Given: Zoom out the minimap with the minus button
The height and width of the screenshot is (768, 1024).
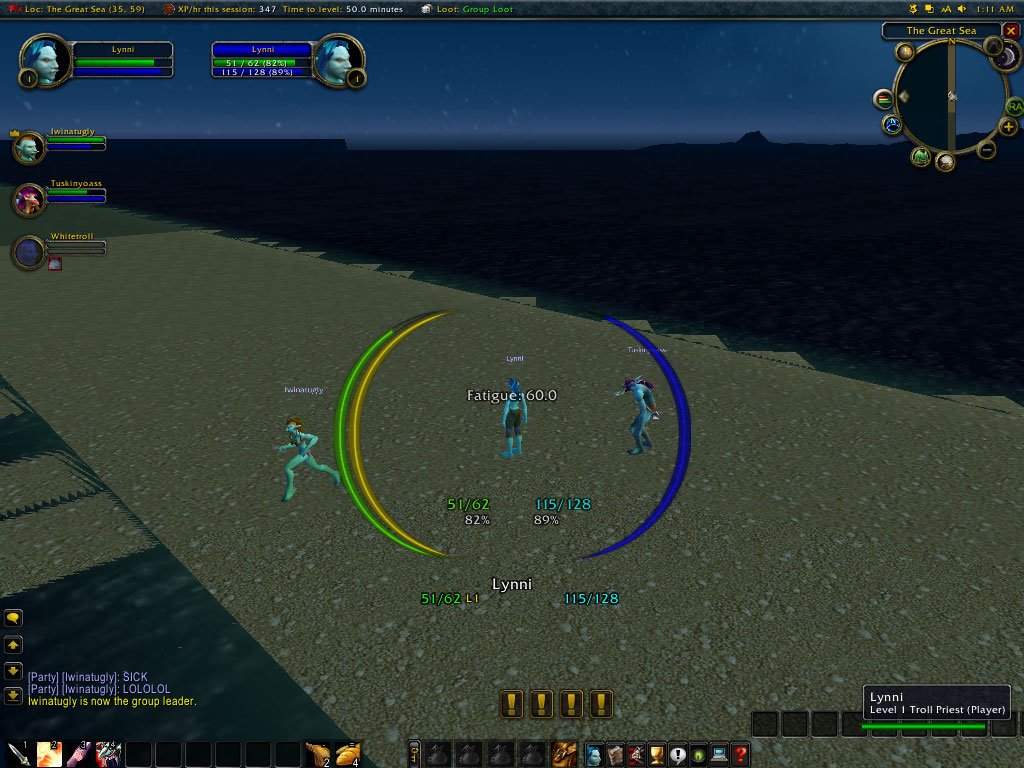Looking at the screenshot, I should [986, 151].
